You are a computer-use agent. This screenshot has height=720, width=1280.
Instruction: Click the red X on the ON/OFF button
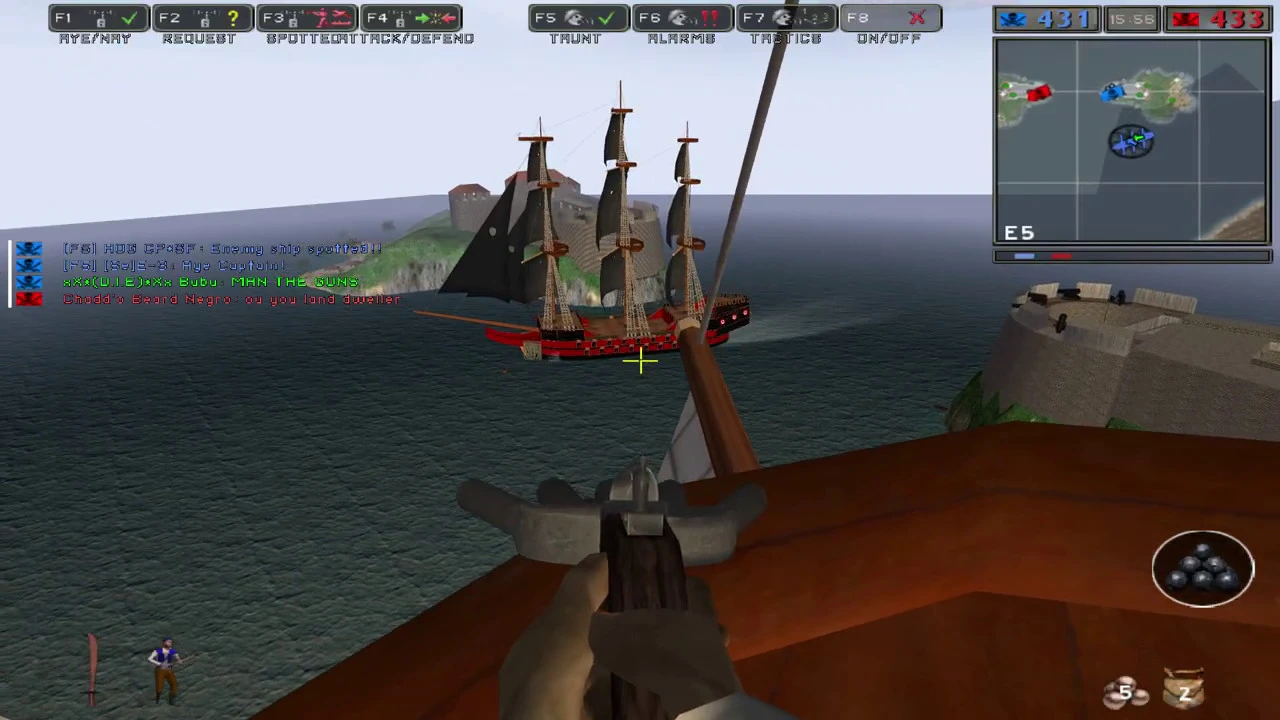tap(917, 17)
